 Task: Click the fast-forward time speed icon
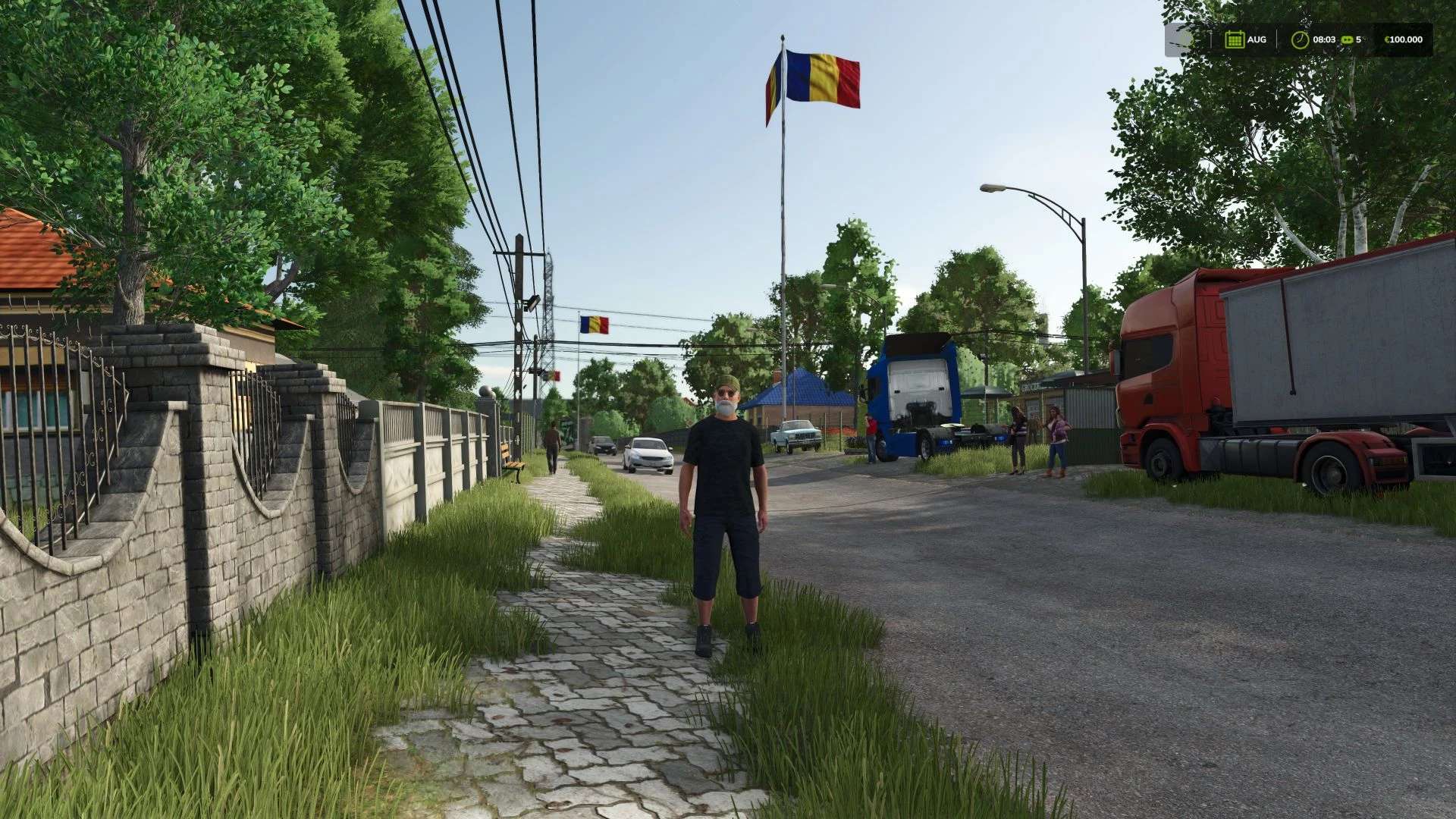click(x=1347, y=39)
